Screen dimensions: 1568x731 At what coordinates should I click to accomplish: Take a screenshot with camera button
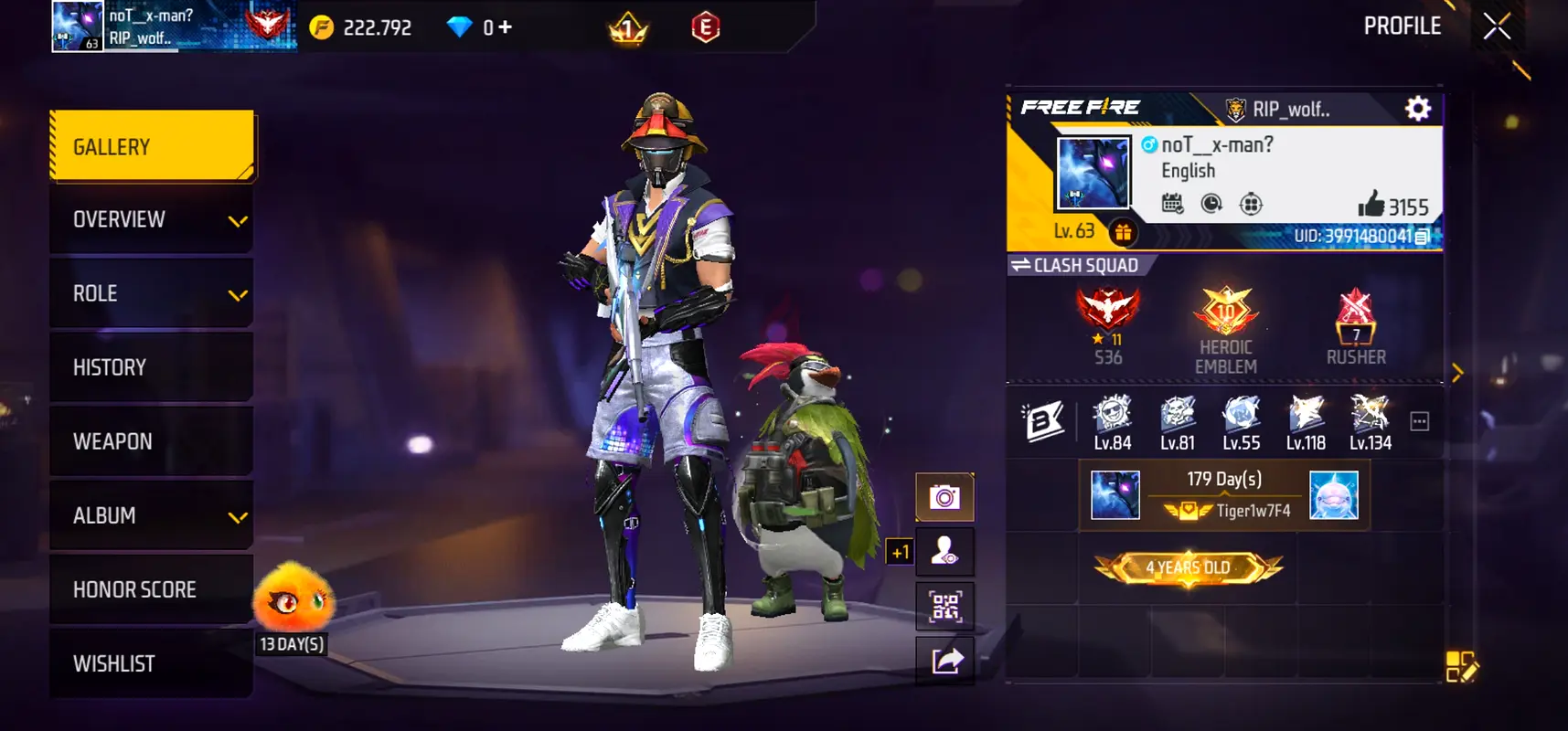pyautogui.click(x=945, y=497)
